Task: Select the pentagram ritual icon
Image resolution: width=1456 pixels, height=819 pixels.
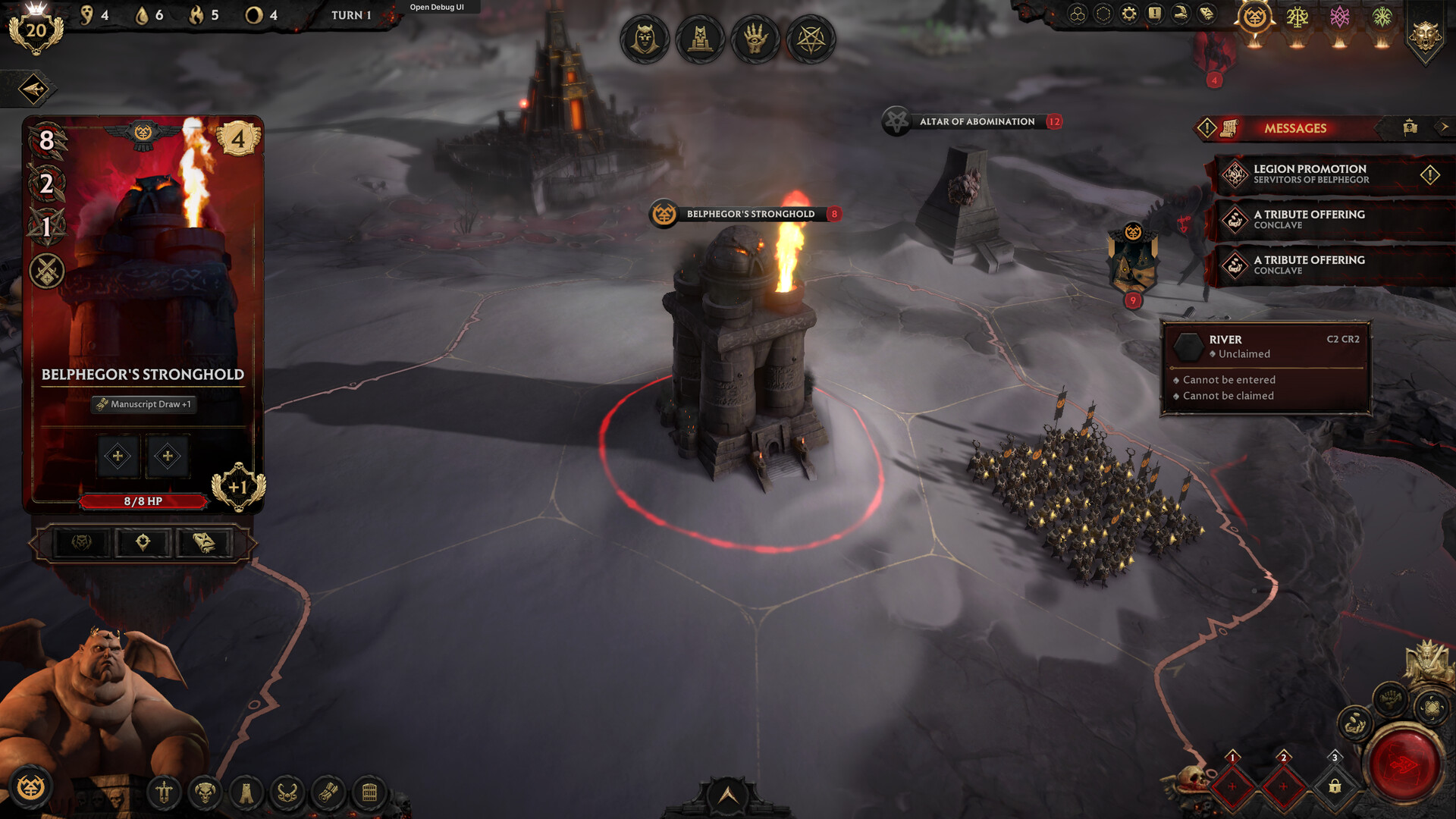Action: [811, 39]
